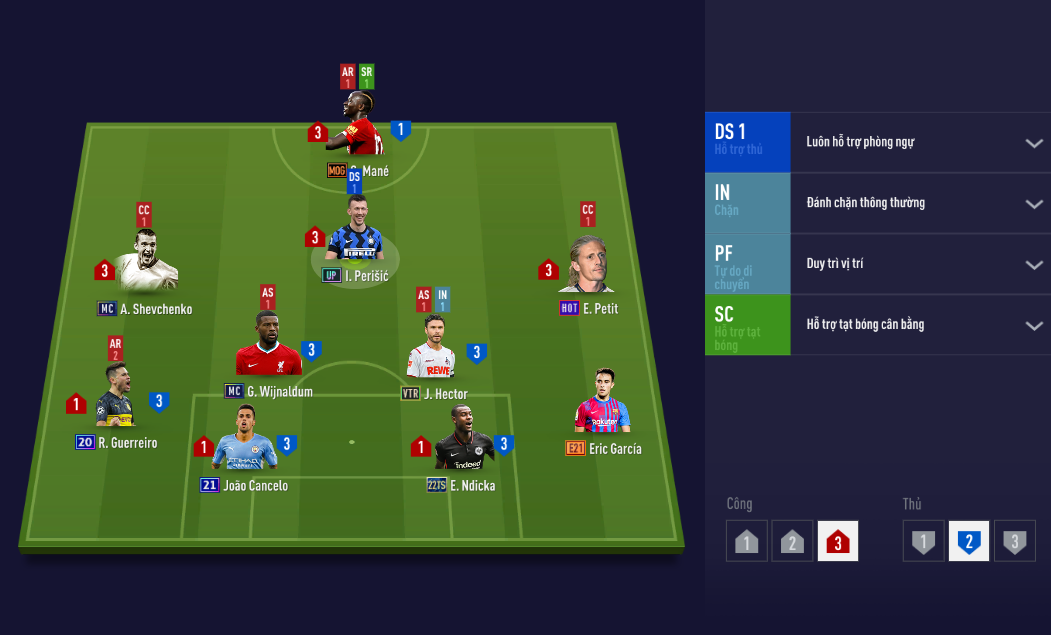Select A. Shevchenko's player card
Image resolution: width=1051 pixels, height=635 pixels.
[146, 263]
